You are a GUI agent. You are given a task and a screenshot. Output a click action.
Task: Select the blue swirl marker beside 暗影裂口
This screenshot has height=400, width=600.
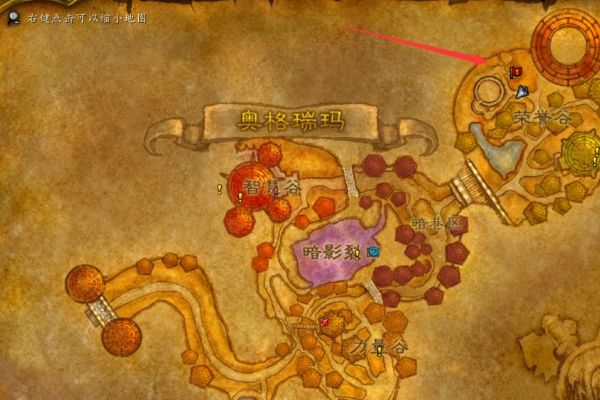coord(373,251)
